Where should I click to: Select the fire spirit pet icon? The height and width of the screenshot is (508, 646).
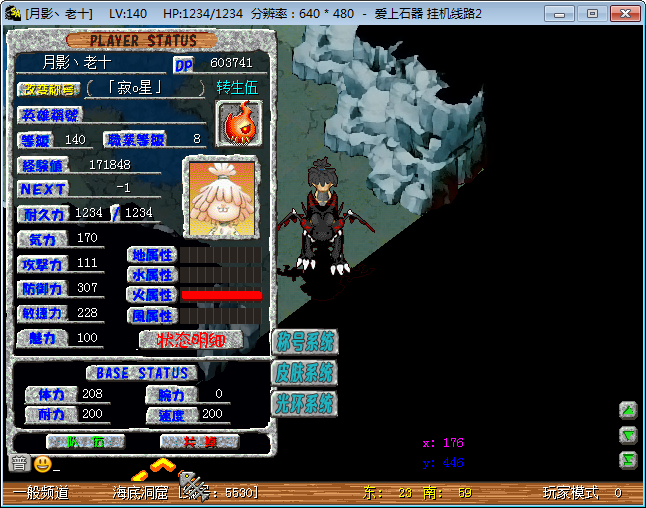click(238, 124)
